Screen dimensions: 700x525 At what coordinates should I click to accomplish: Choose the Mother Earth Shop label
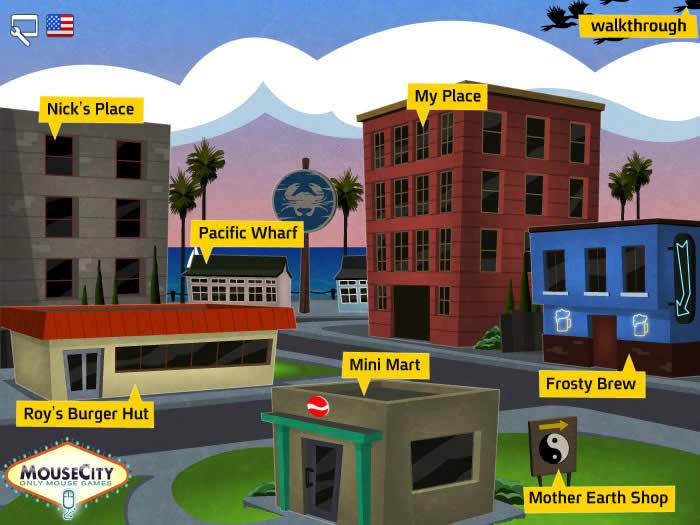coord(598,497)
